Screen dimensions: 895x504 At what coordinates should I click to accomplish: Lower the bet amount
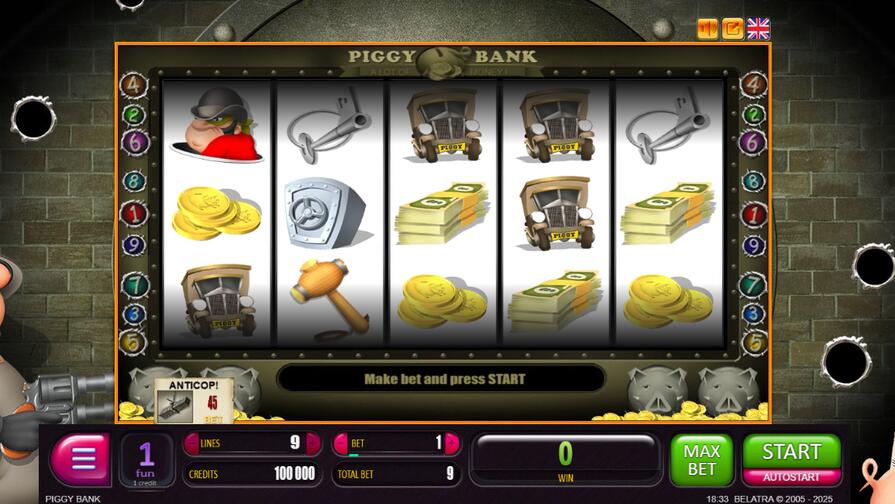(x=339, y=443)
